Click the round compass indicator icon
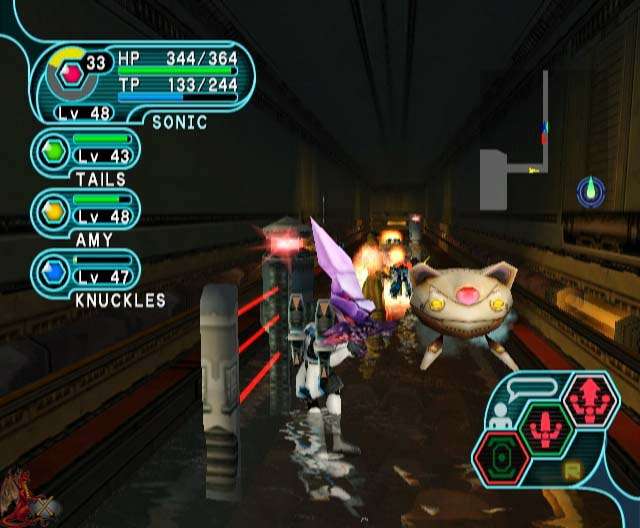This screenshot has width=640, height=528. coord(591,190)
